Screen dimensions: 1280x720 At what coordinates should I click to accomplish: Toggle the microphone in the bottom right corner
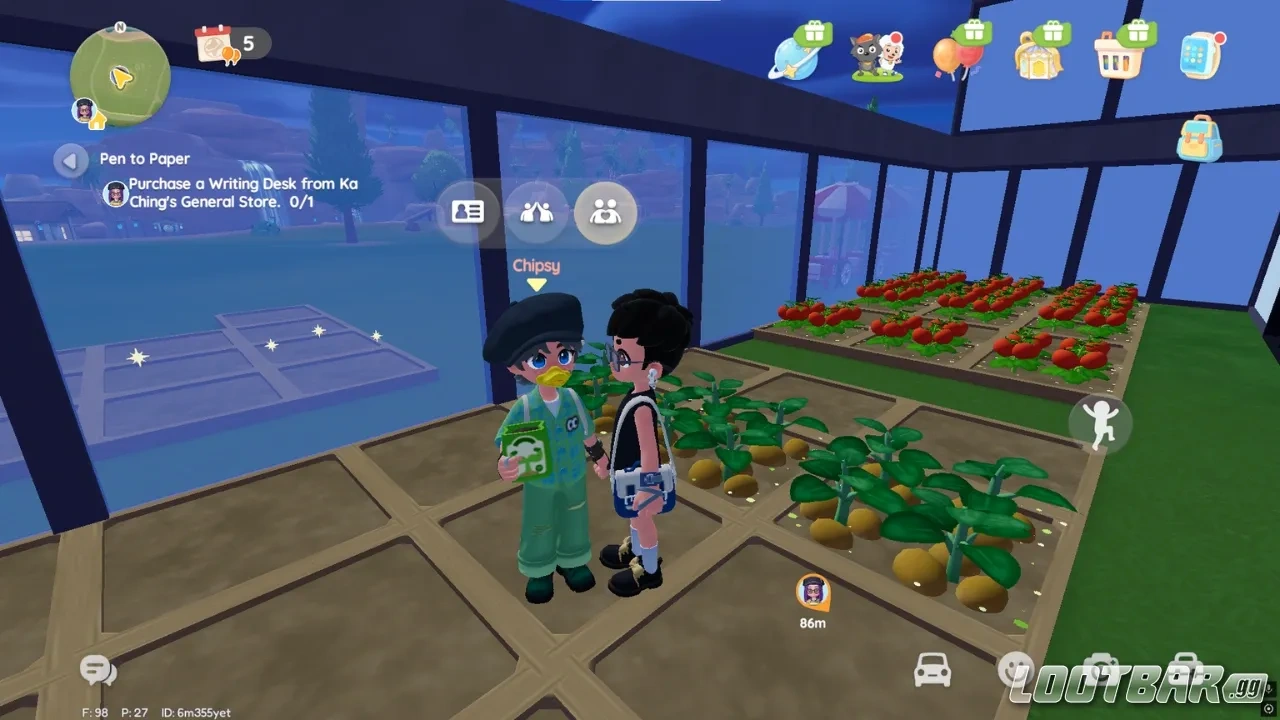click(1271, 688)
